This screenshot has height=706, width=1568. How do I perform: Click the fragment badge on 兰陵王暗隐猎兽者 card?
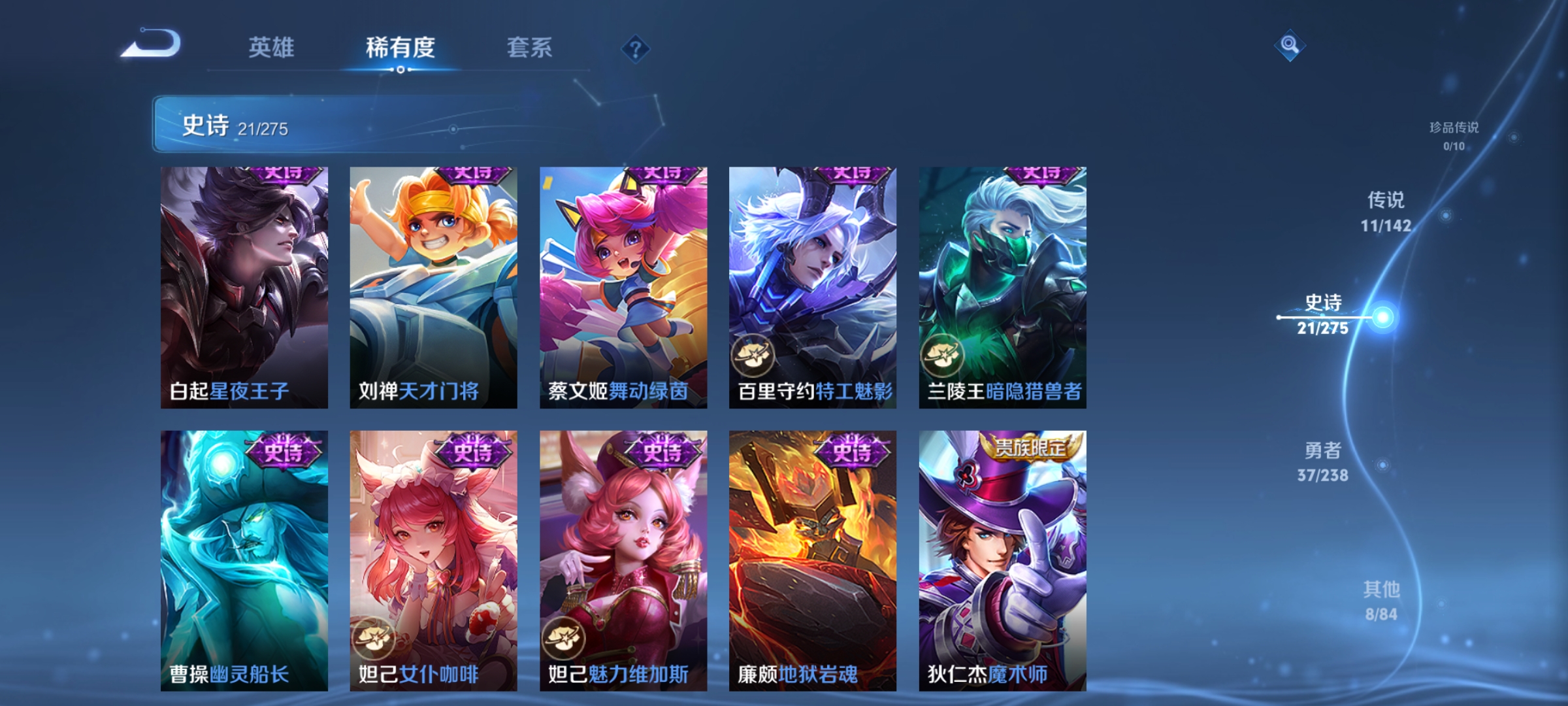943,356
